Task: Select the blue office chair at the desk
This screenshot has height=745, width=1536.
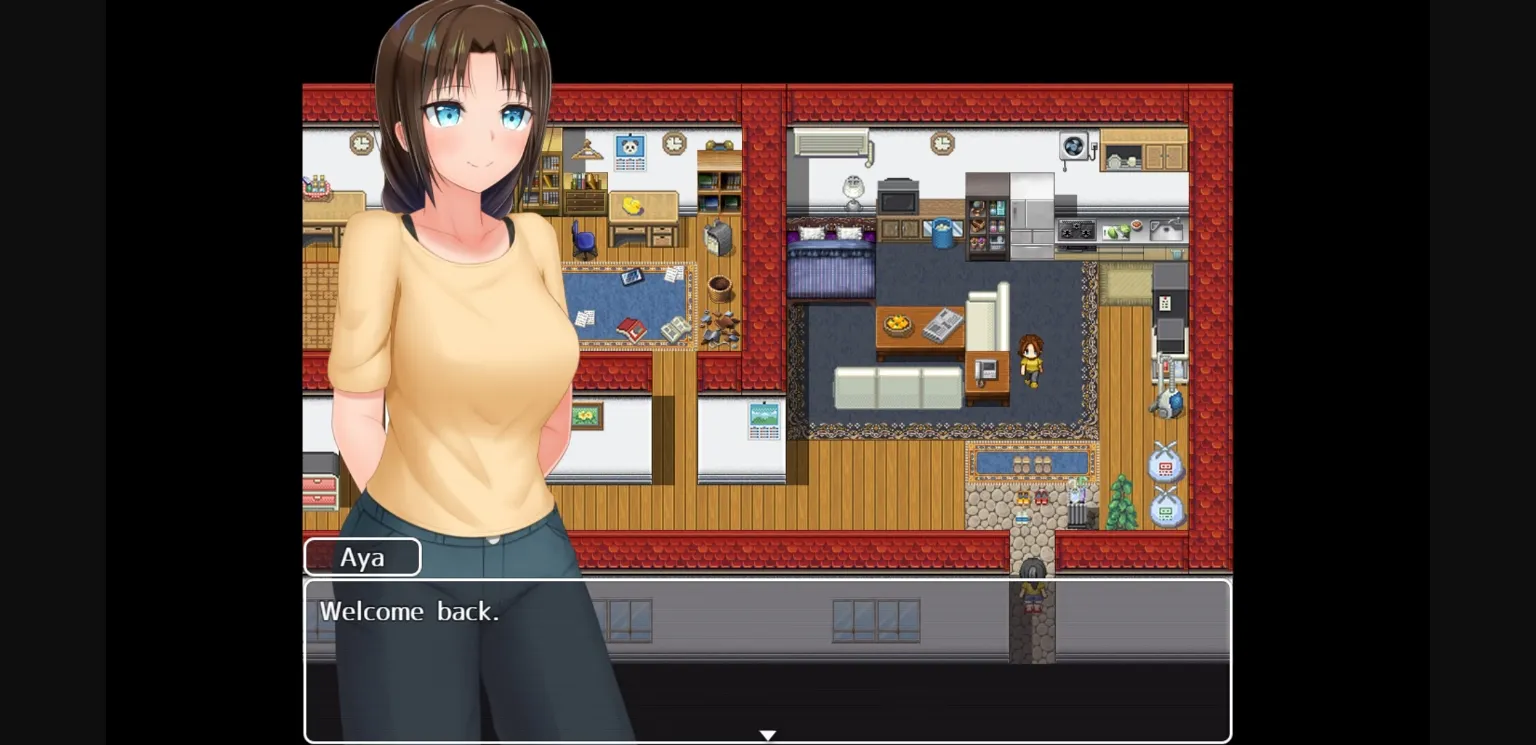Action: click(583, 239)
